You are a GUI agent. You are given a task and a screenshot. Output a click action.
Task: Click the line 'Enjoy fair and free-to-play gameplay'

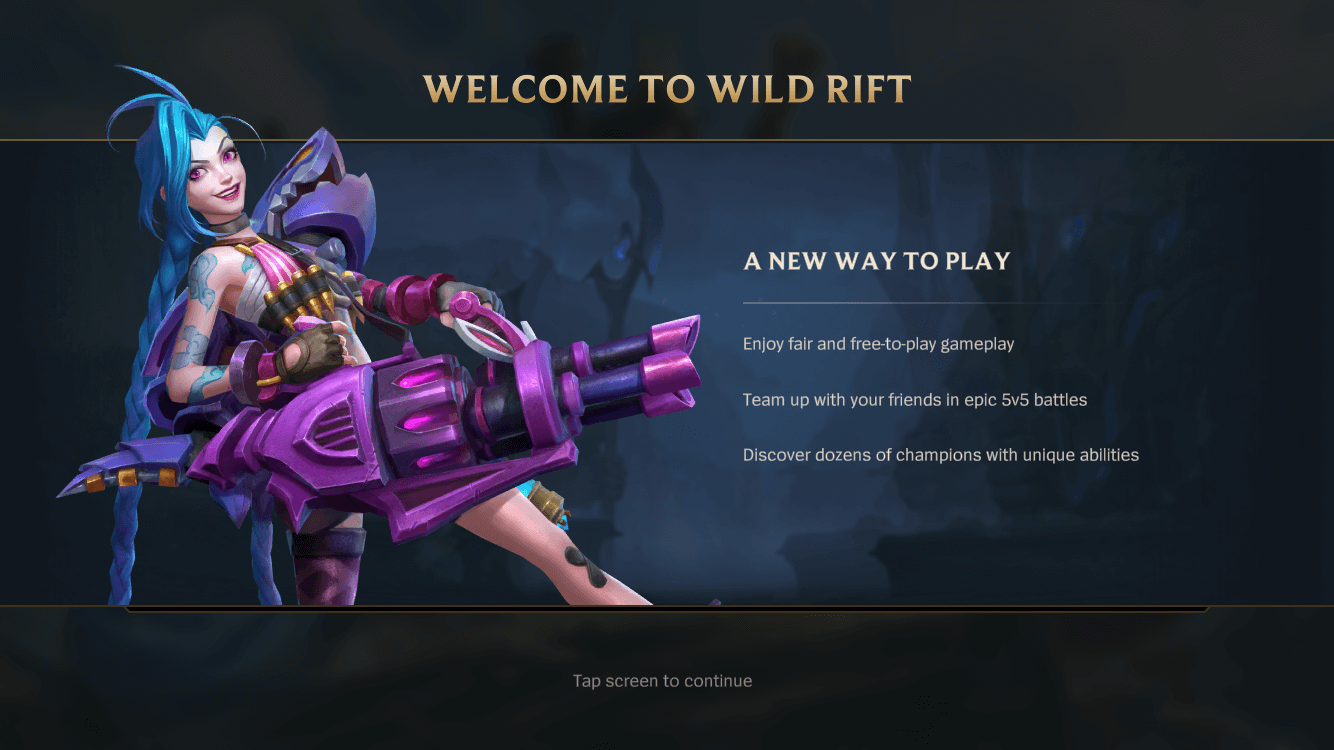[x=877, y=343]
